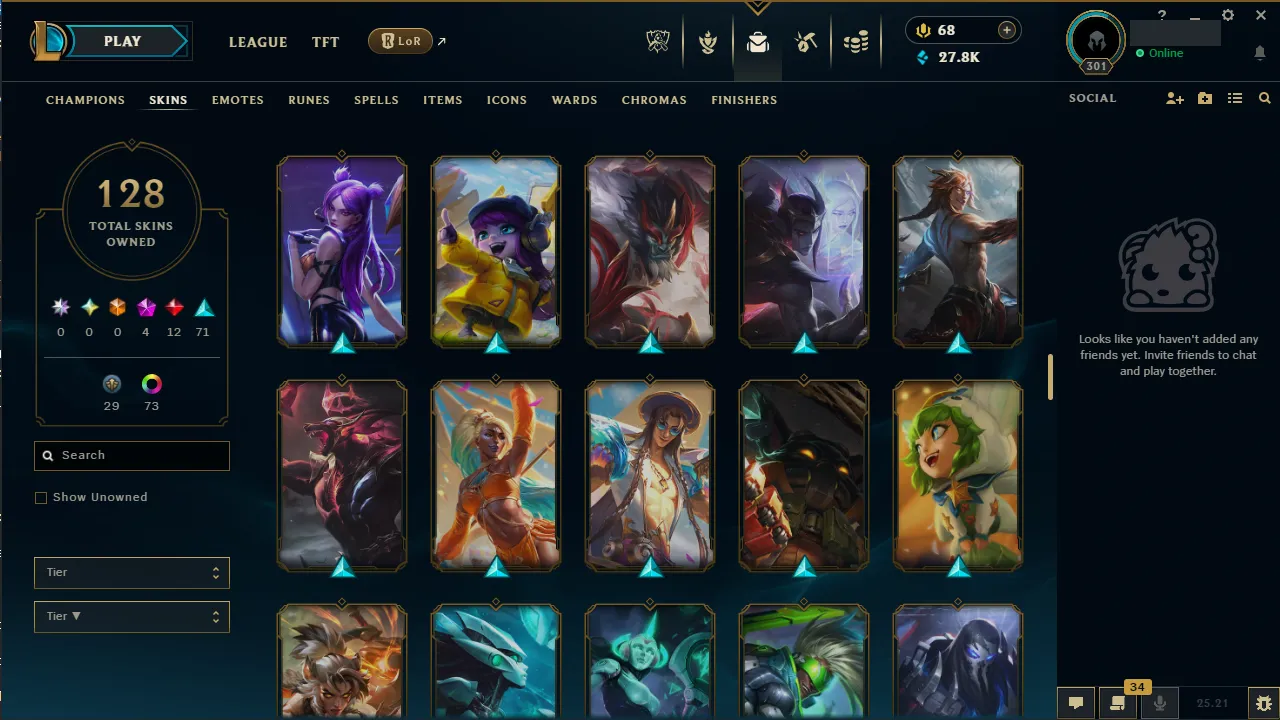Add a friend in the Social panel
The height and width of the screenshot is (720, 1280).
[x=1174, y=98]
